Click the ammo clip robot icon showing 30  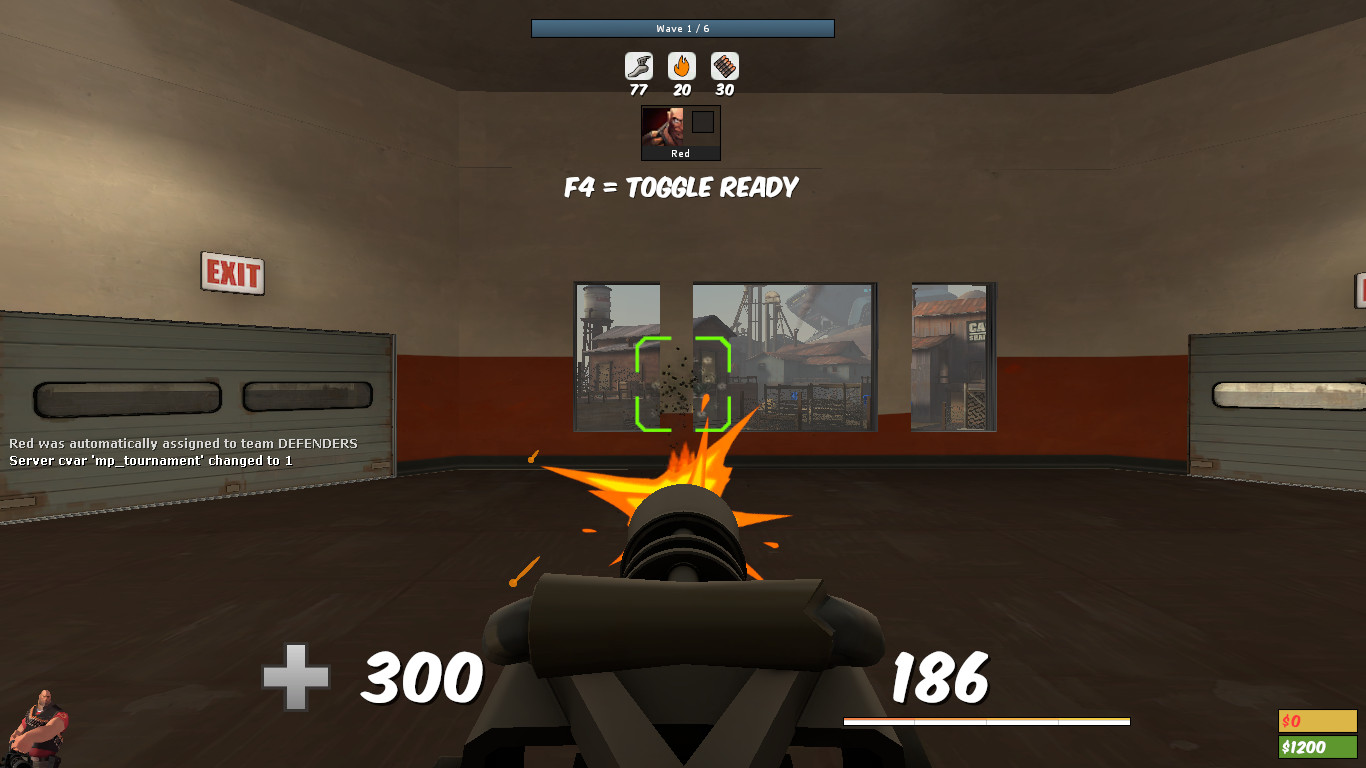724,67
